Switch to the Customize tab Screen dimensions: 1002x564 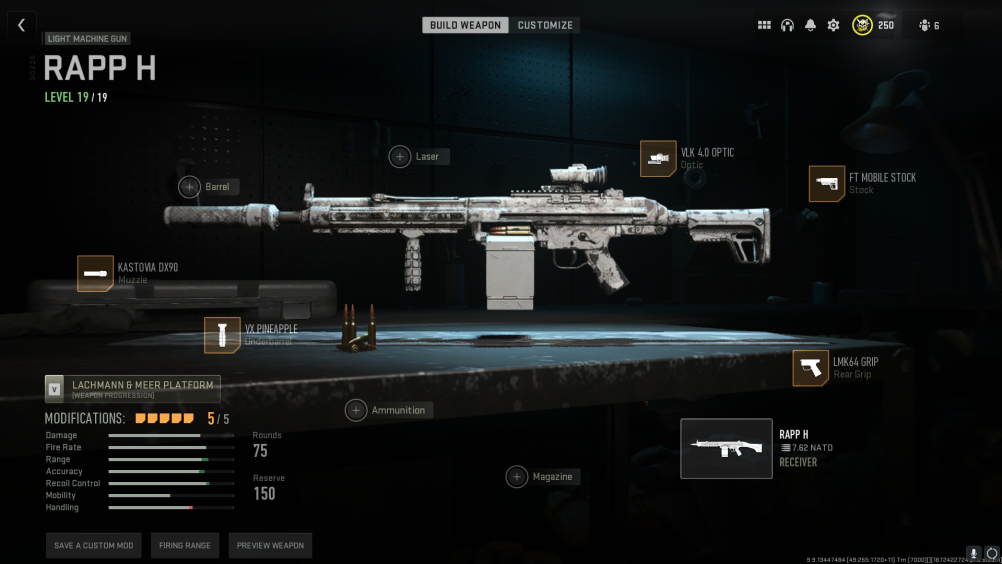pyautogui.click(x=545, y=25)
